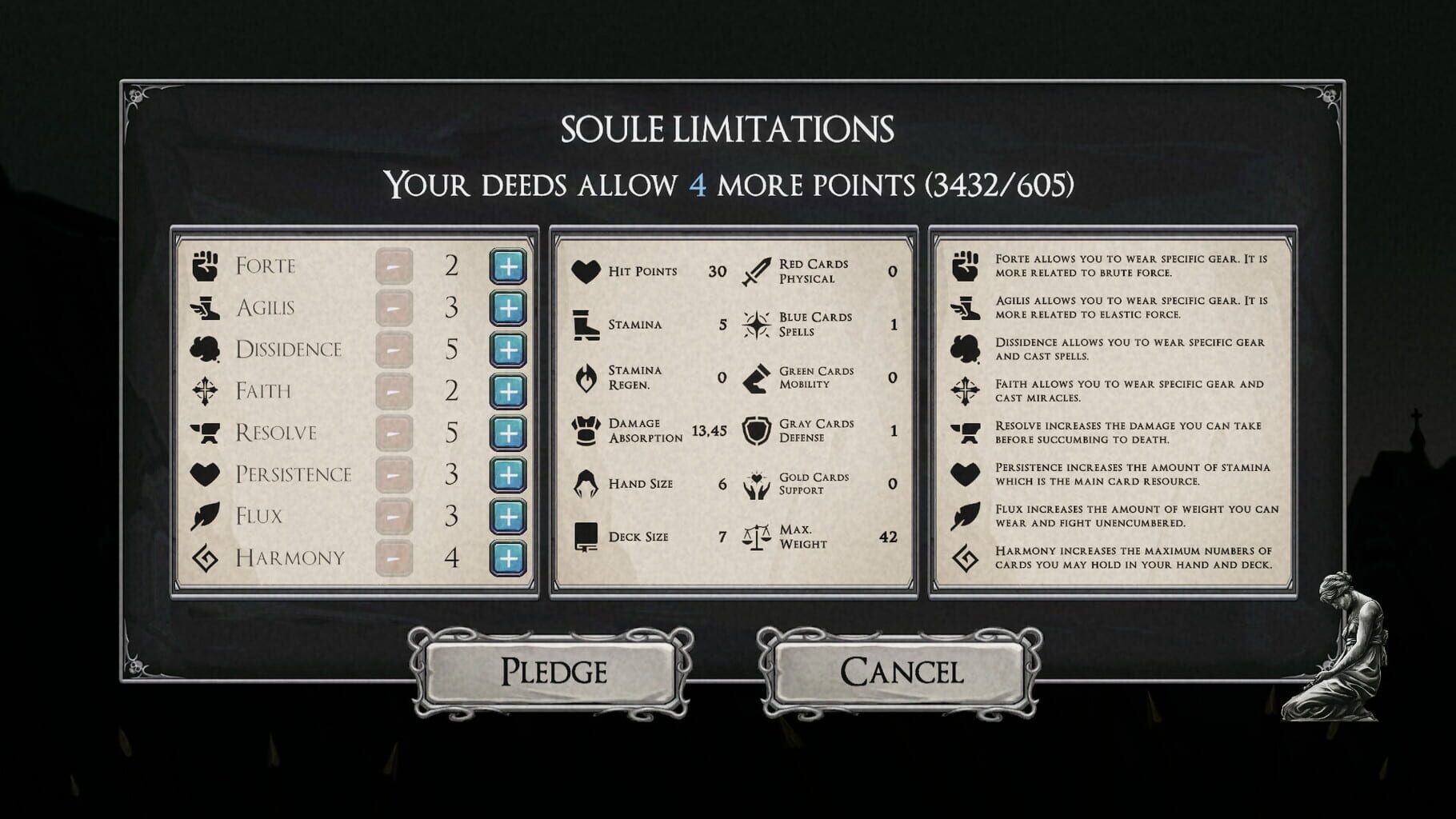Increase Forte using its plus button
The width and height of the screenshot is (1456, 819).
(507, 265)
